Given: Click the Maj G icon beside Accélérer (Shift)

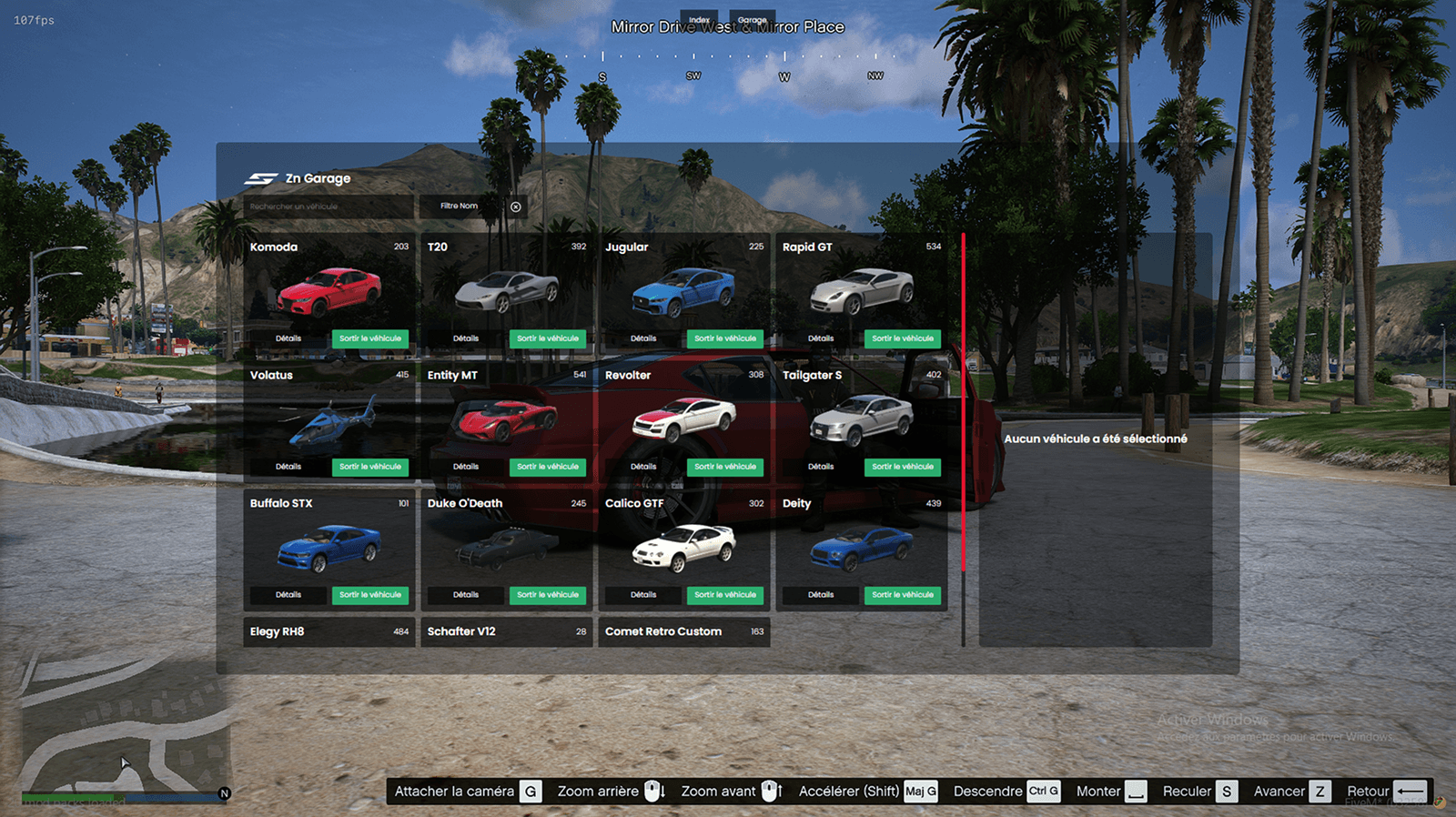Looking at the screenshot, I should (x=921, y=791).
